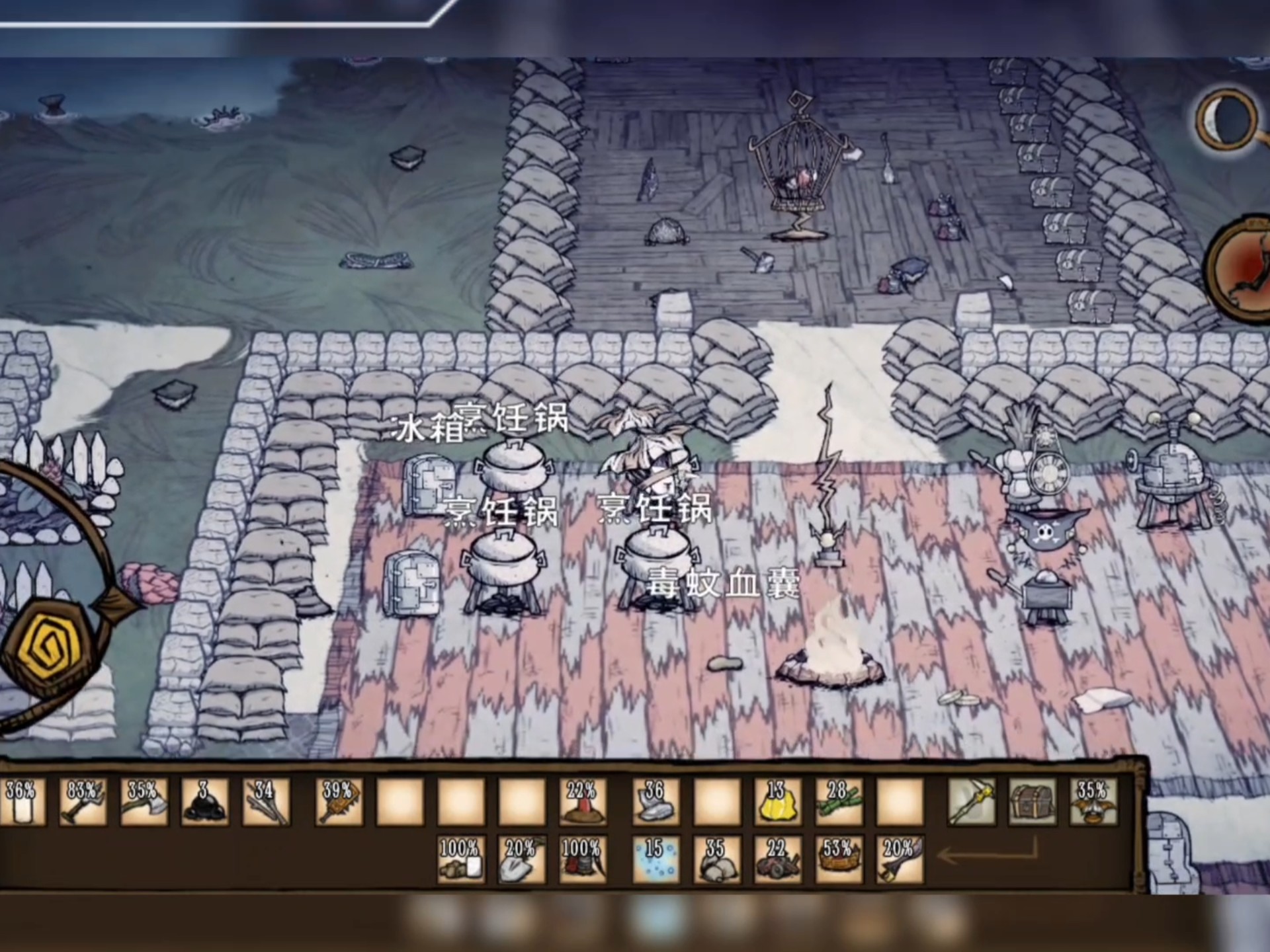Select the green bamboo stack
This screenshot has width=1270, height=952.
click(839, 801)
